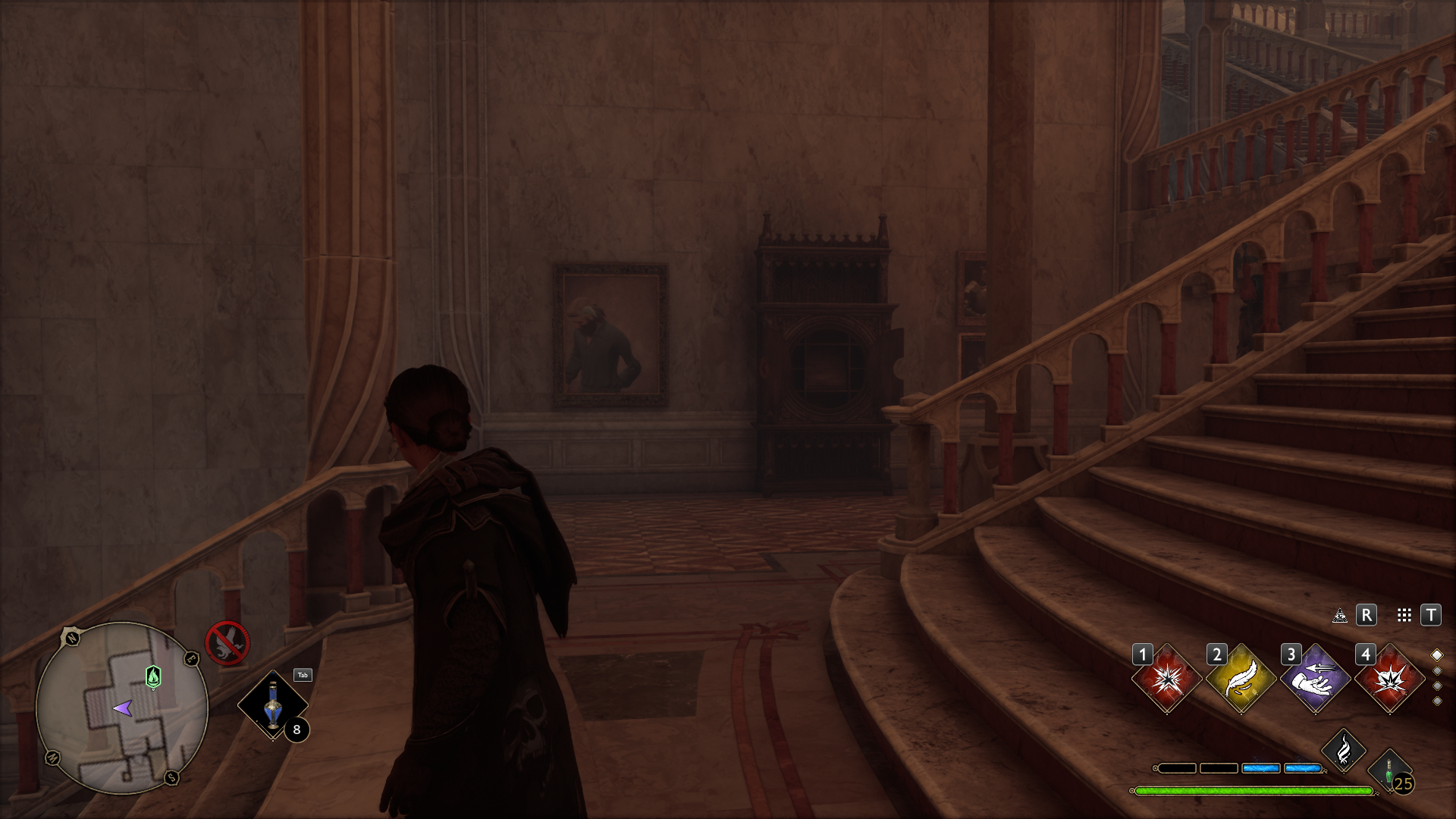Use the red explosion spell in slot 4

click(x=1389, y=679)
